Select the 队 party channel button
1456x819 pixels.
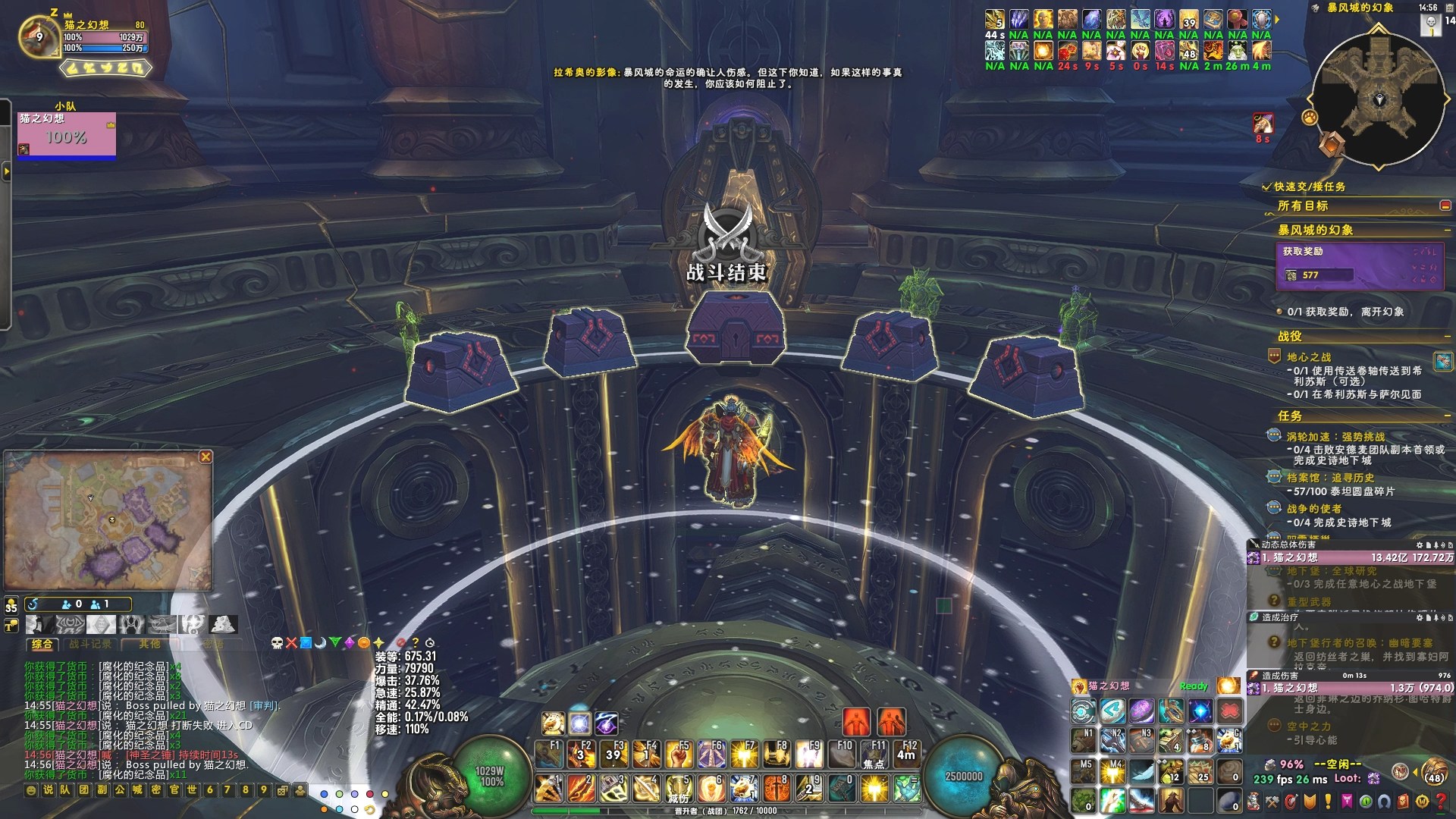pos(65,790)
